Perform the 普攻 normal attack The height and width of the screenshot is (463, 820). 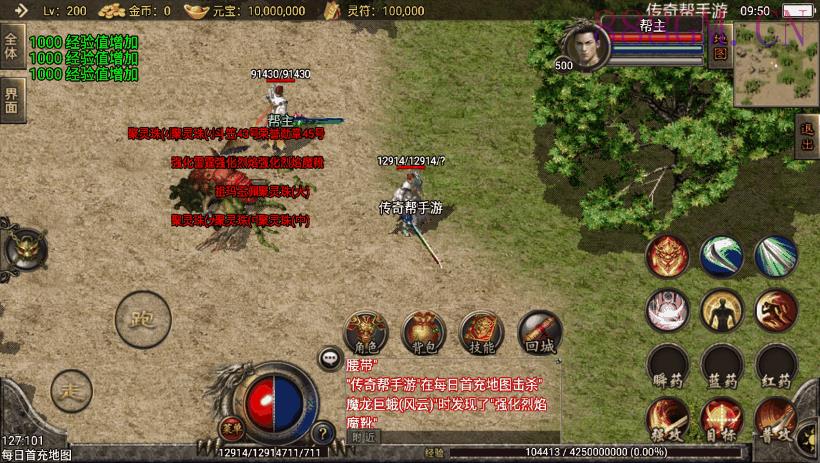[x=775, y=420]
